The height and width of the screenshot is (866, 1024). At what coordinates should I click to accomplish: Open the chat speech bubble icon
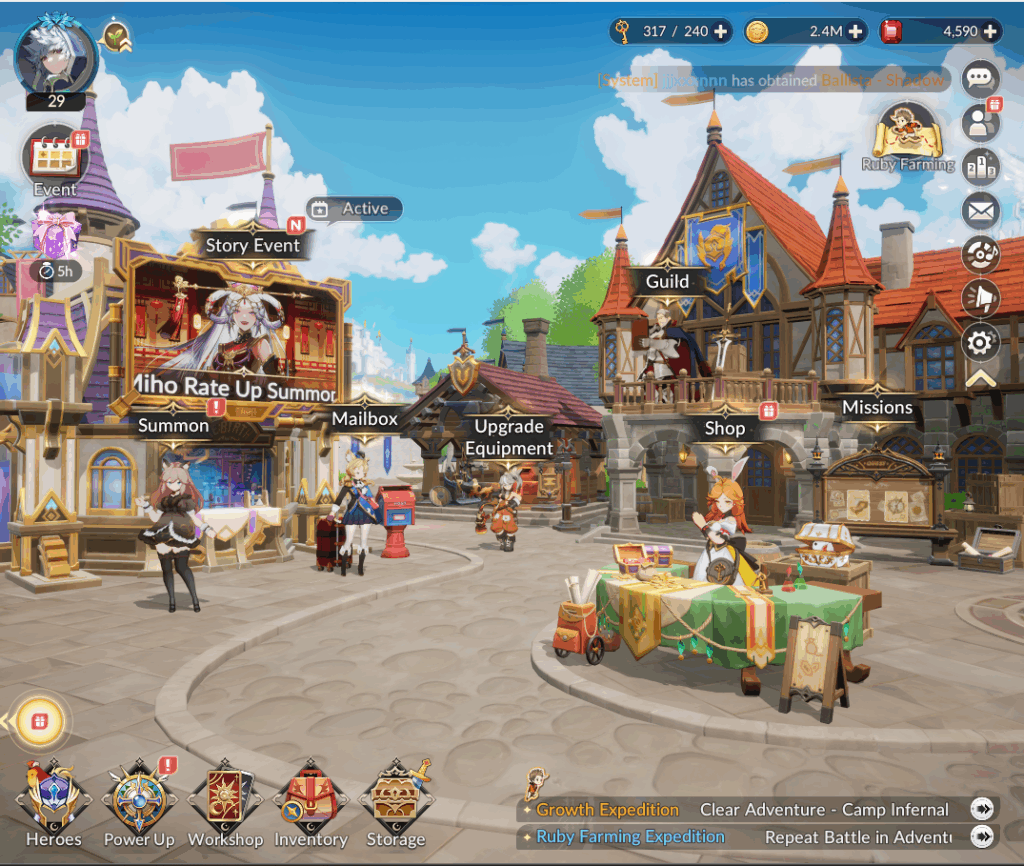pos(980,78)
